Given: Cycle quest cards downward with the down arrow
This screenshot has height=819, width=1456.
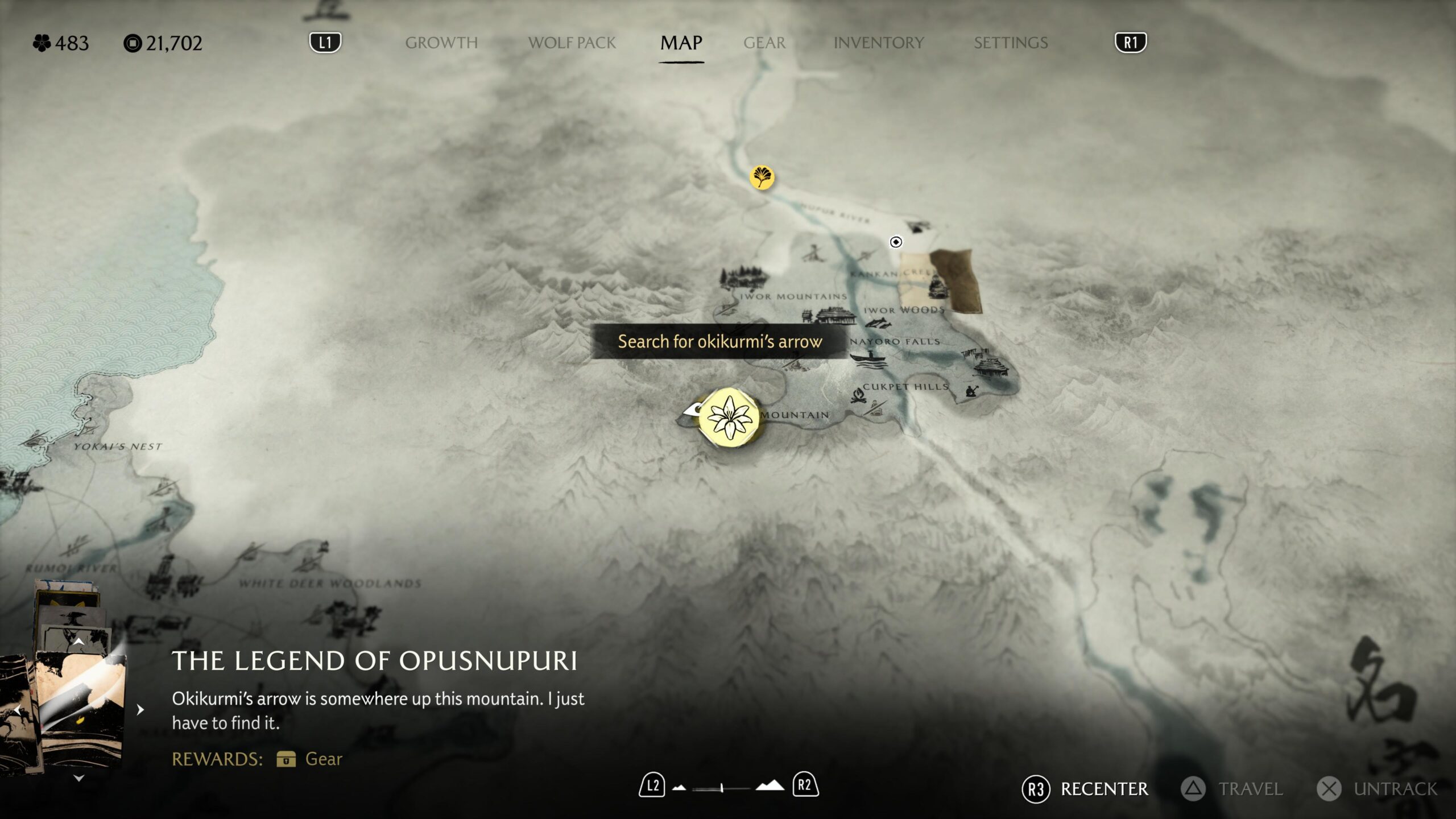Looking at the screenshot, I should pos(79,778).
